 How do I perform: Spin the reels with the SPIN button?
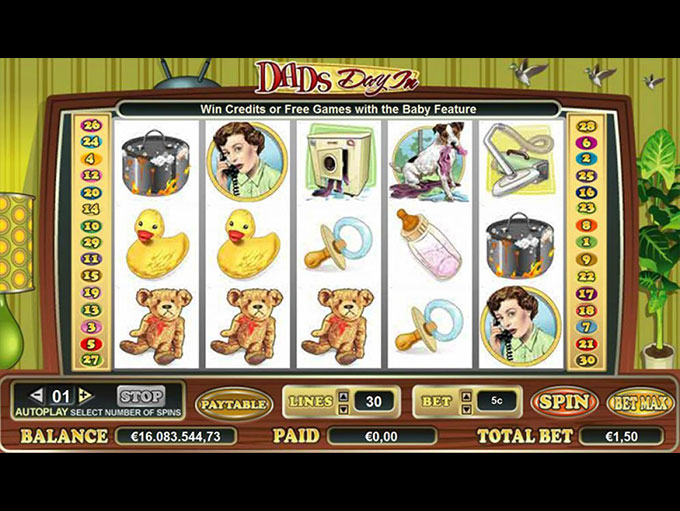coord(563,402)
